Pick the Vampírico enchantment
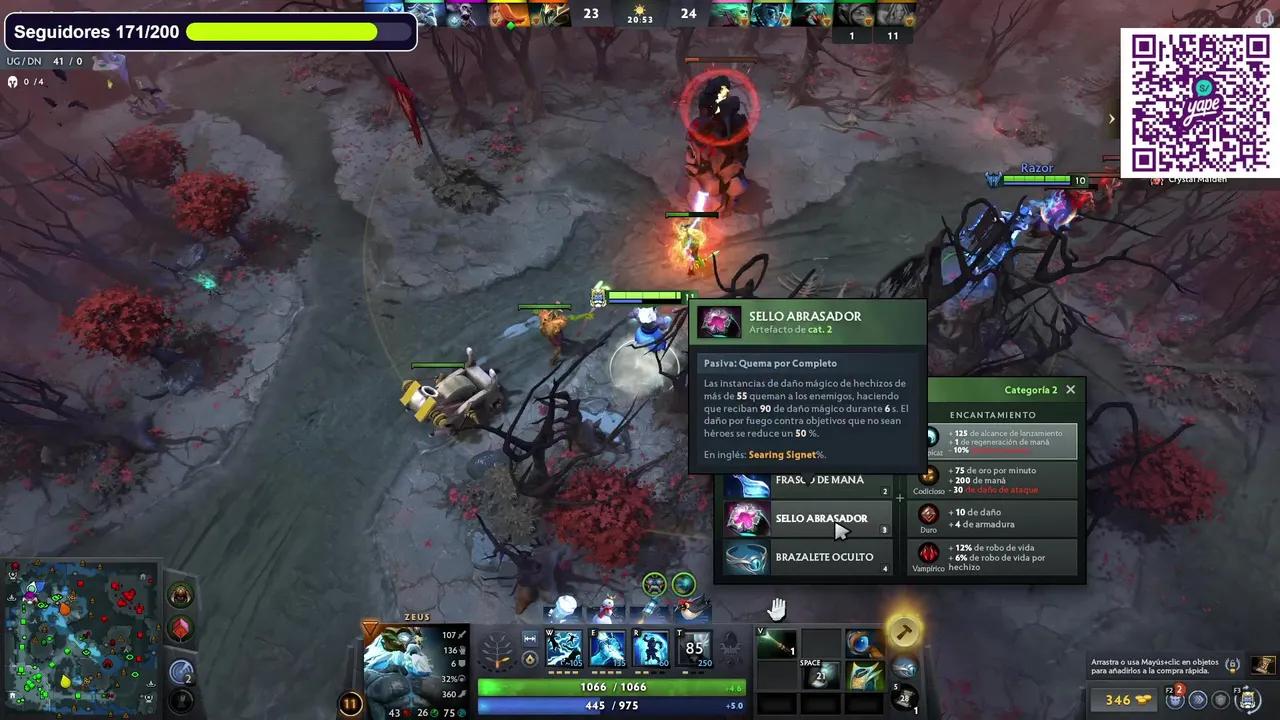 (994, 557)
